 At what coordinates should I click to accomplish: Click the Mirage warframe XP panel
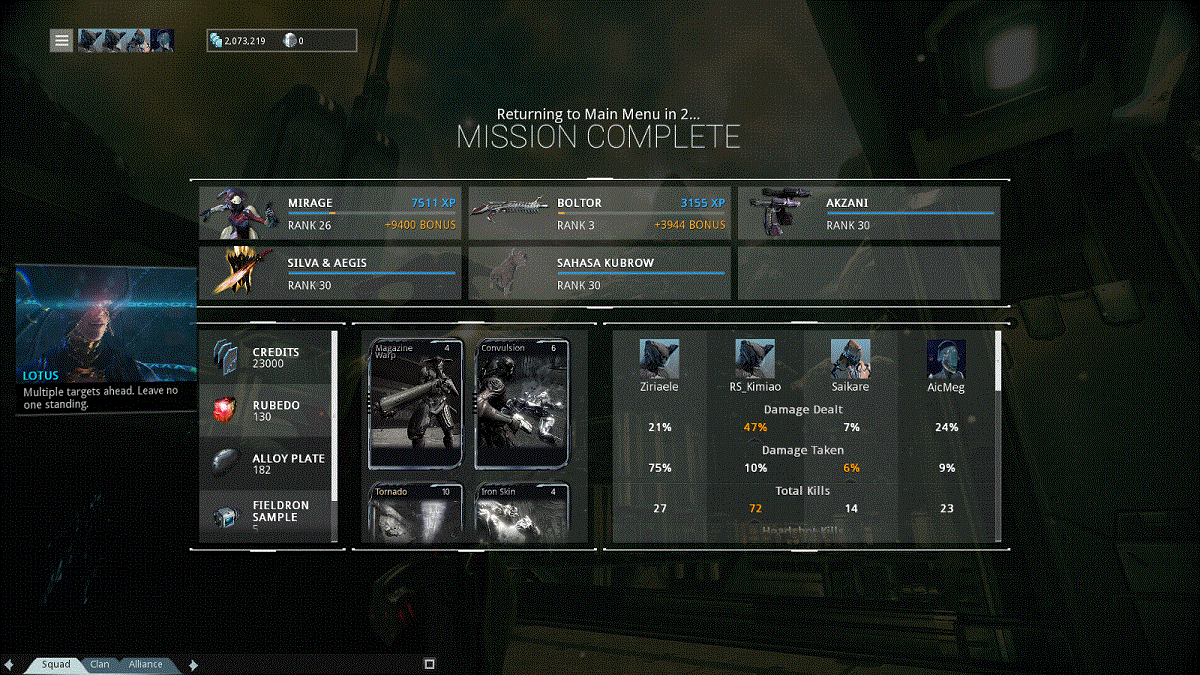330,213
